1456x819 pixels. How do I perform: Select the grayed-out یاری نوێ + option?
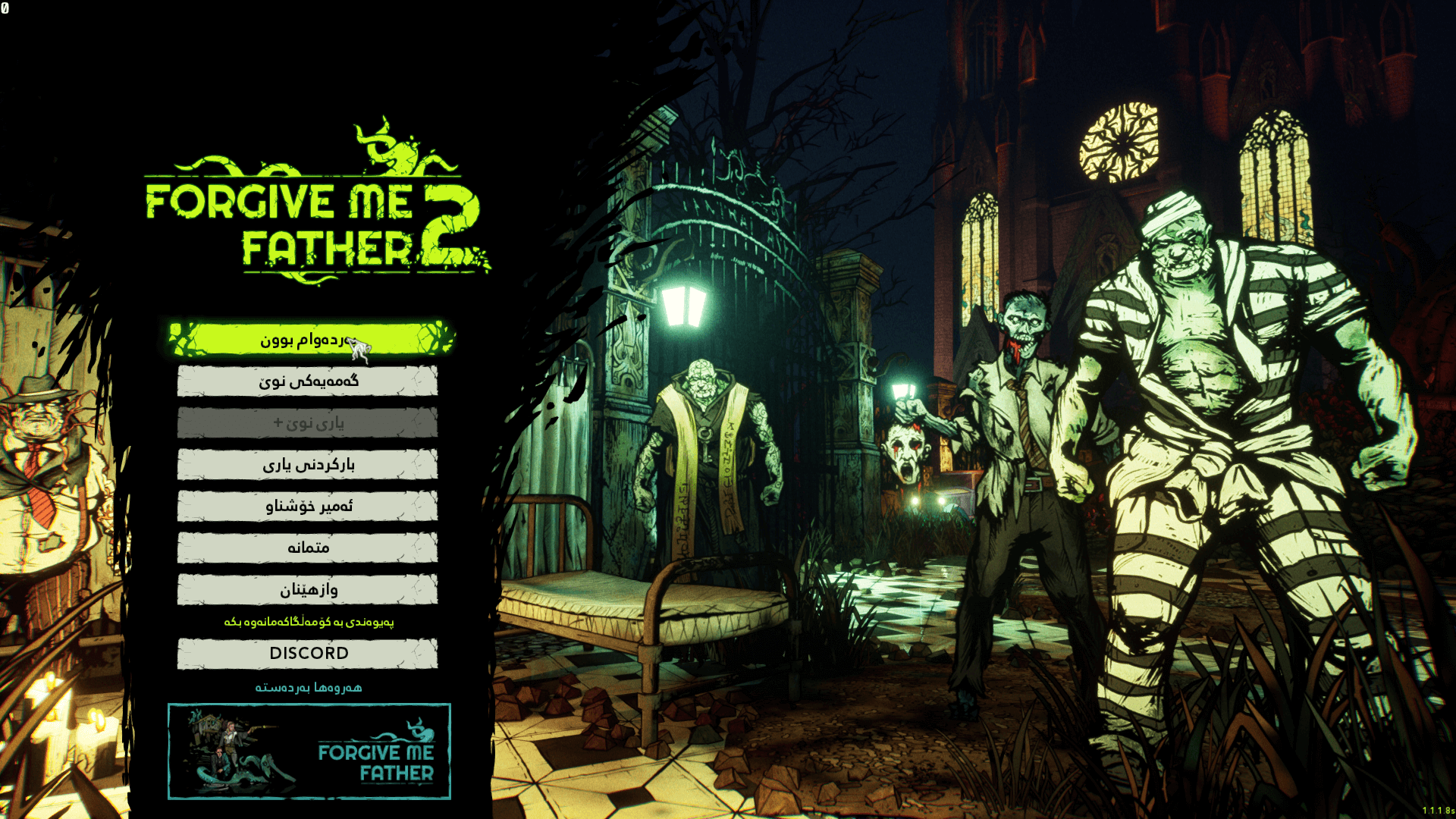pos(307,423)
